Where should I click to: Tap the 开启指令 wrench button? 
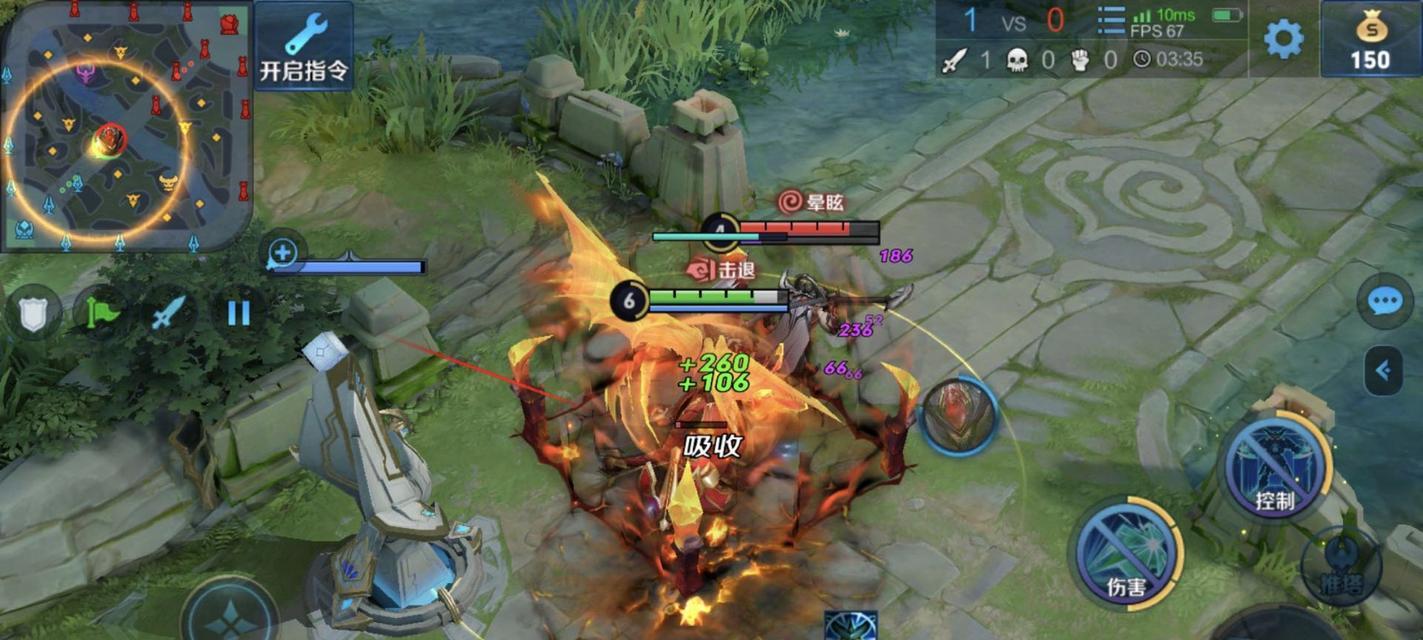(304, 46)
